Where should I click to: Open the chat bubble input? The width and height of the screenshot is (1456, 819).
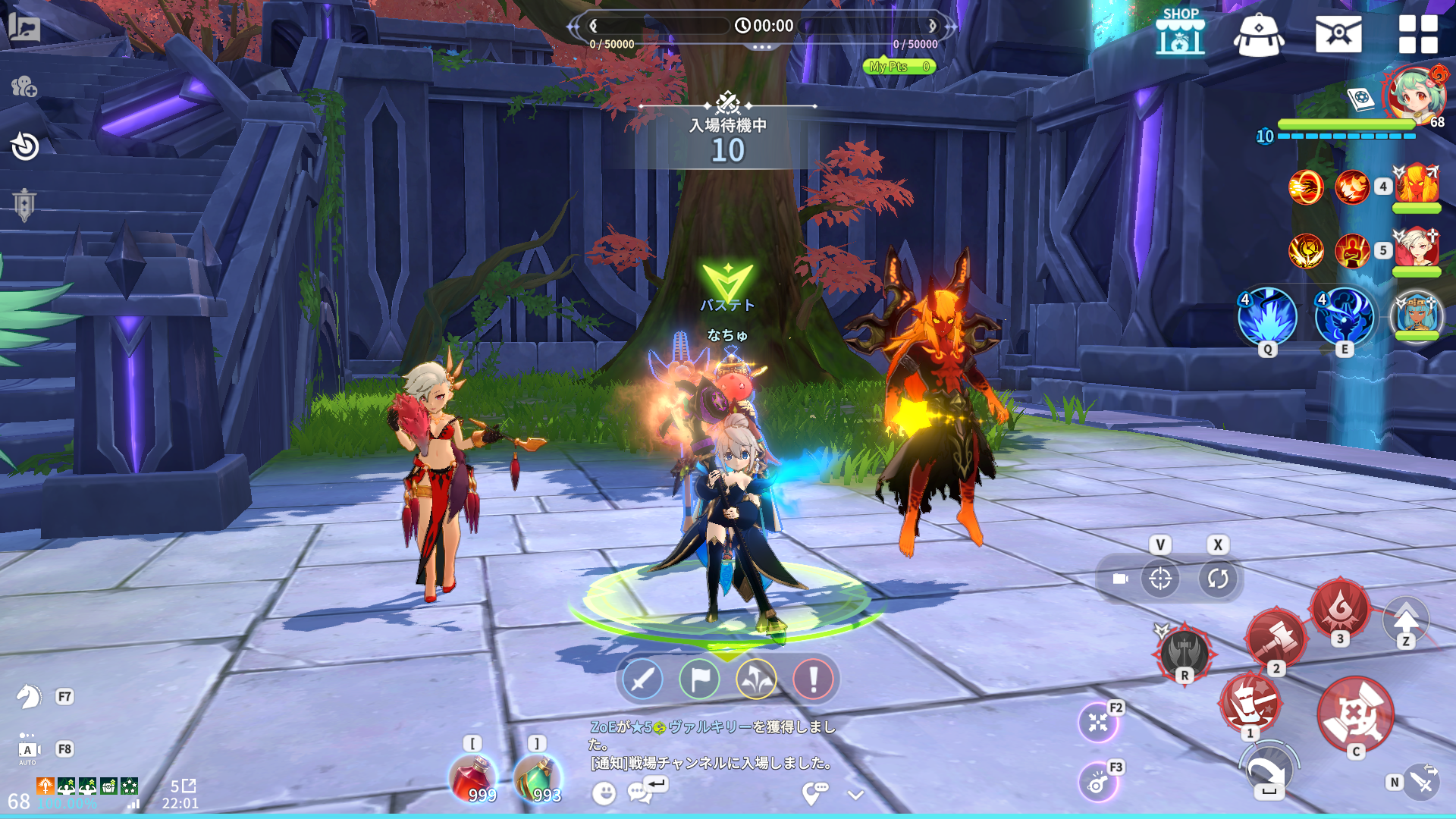(x=639, y=793)
